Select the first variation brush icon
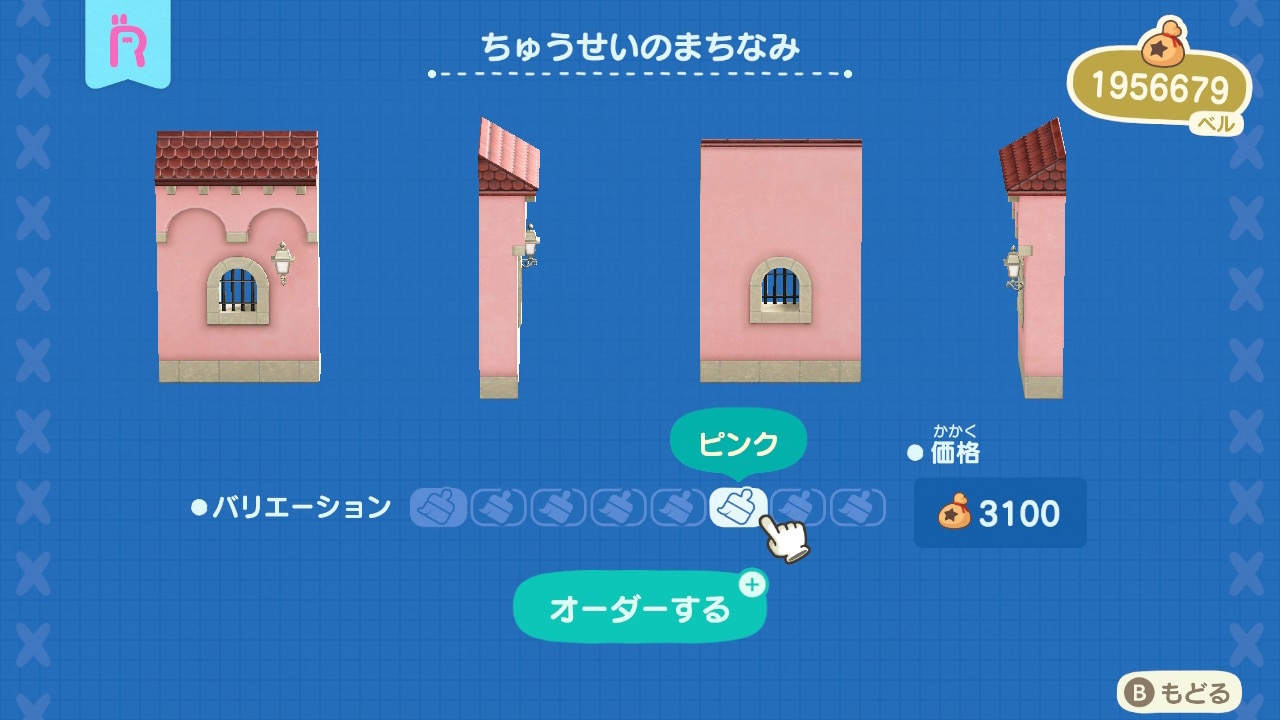Image resolution: width=1280 pixels, height=720 pixels. pyautogui.click(x=439, y=507)
